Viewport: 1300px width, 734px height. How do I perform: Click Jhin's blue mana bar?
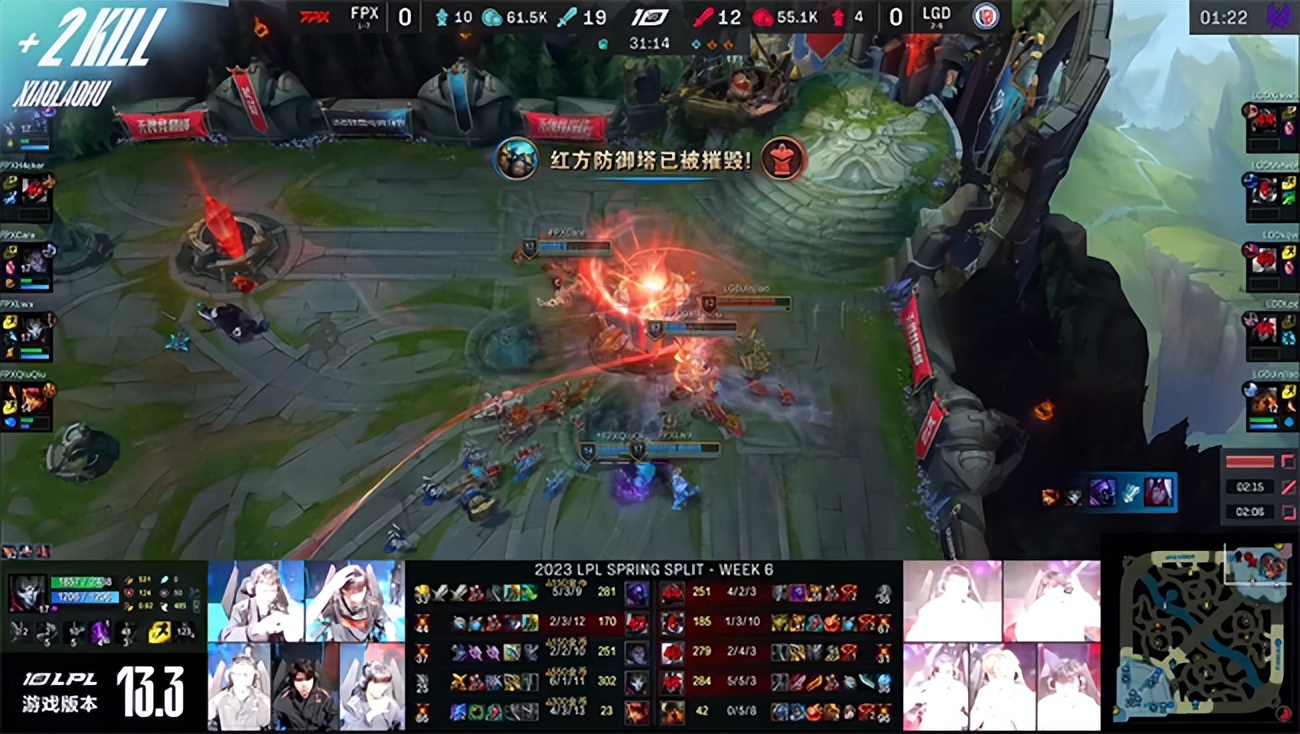[83, 597]
